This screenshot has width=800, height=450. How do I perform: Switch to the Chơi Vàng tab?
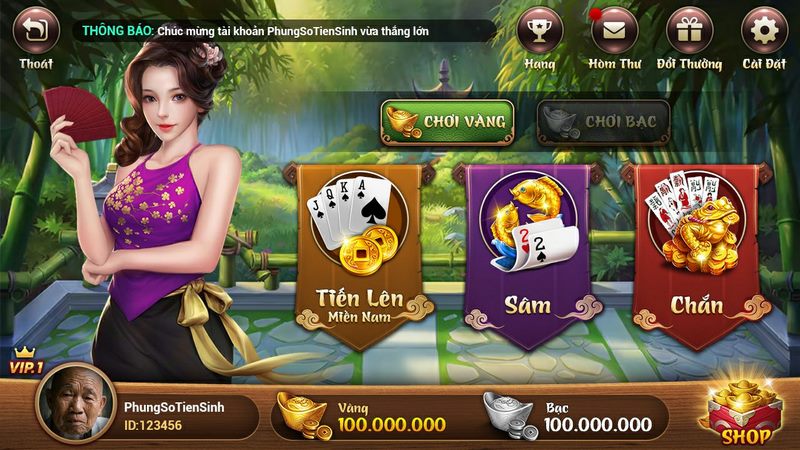coord(447,121)
